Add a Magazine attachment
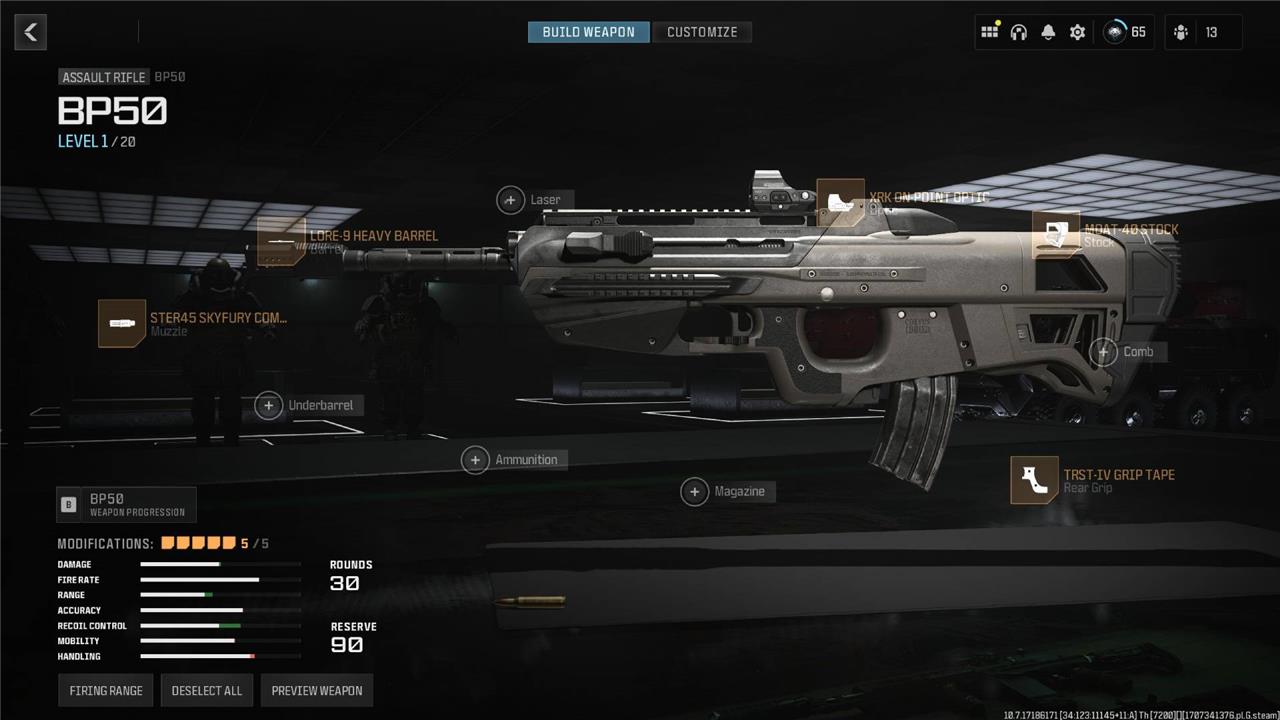Viewport: 1280px width, 720px height. tap(694, 491)
